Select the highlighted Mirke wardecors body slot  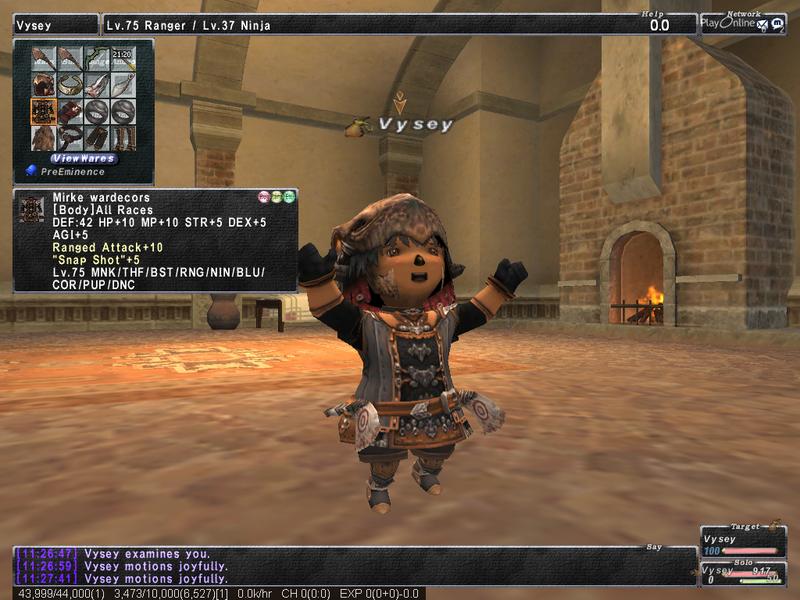[x=43, y=110]
